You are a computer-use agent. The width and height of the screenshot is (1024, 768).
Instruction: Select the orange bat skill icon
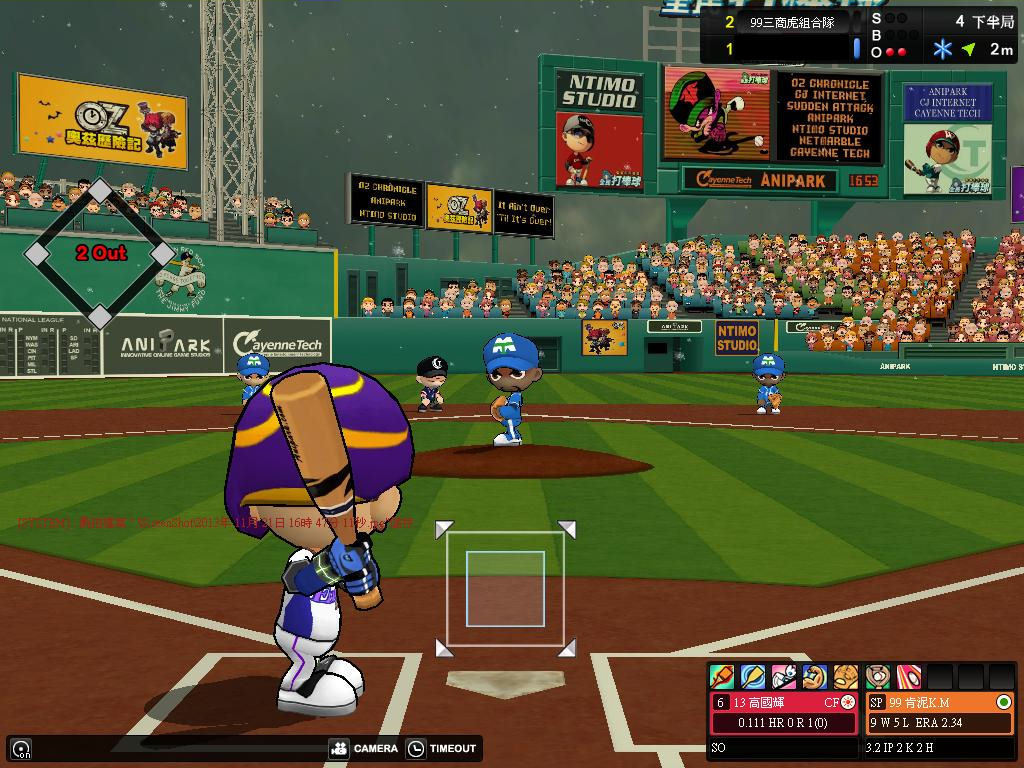(x=722, y=677)
